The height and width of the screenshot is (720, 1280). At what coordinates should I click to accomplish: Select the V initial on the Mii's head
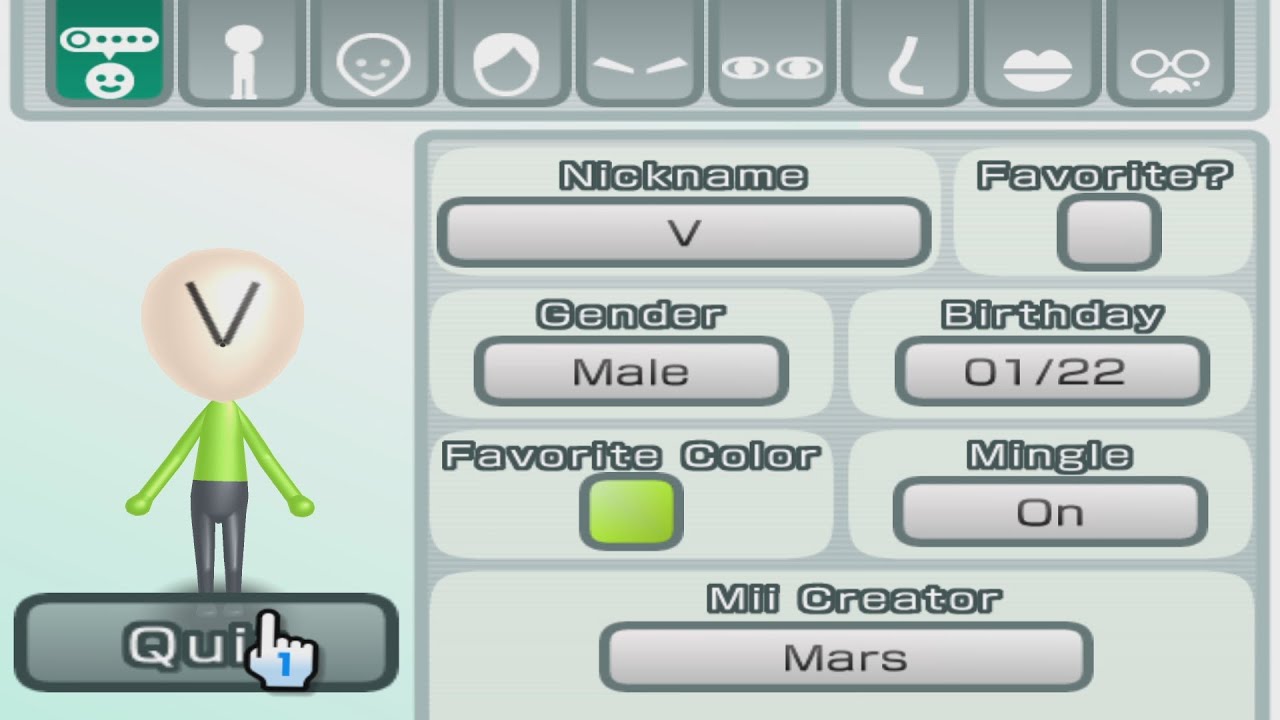click(221, 312)
